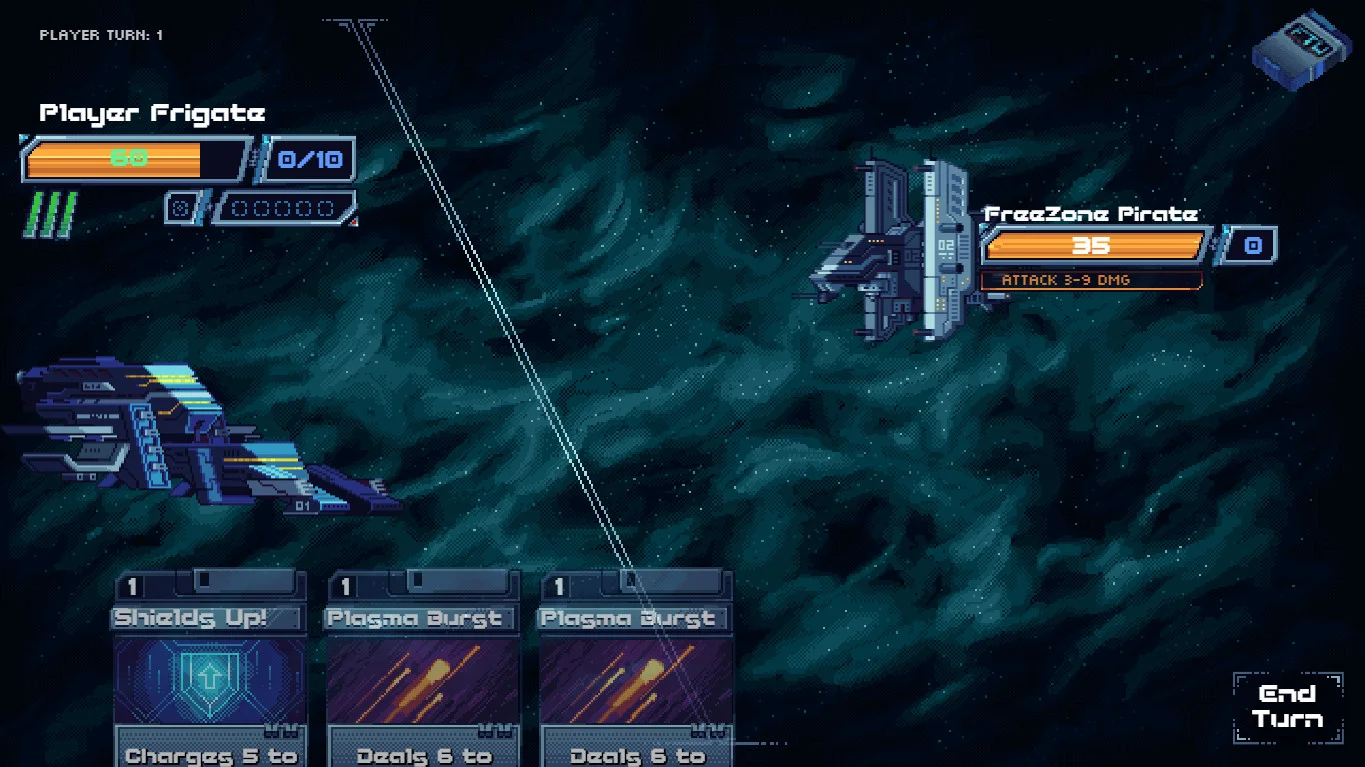Play the rightmost Plasma Burst card
This screenshot has width=1365, height=767.
(x=636, y=670)
